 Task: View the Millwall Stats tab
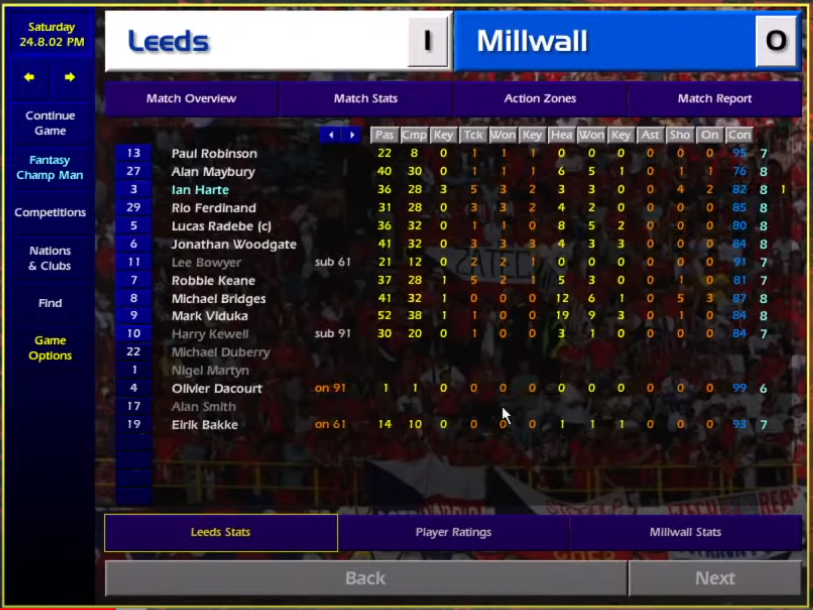[x=685, y=533]
